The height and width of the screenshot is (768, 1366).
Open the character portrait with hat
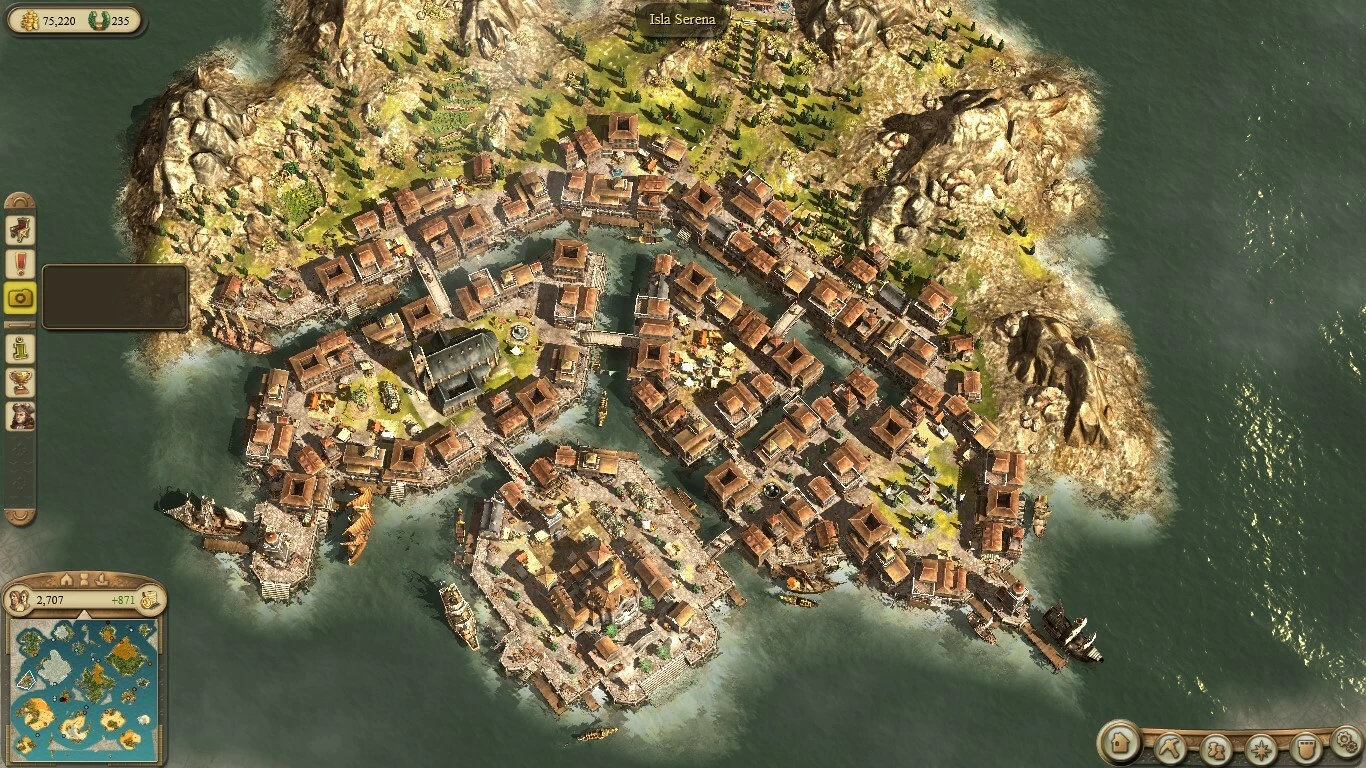(20, 416)
